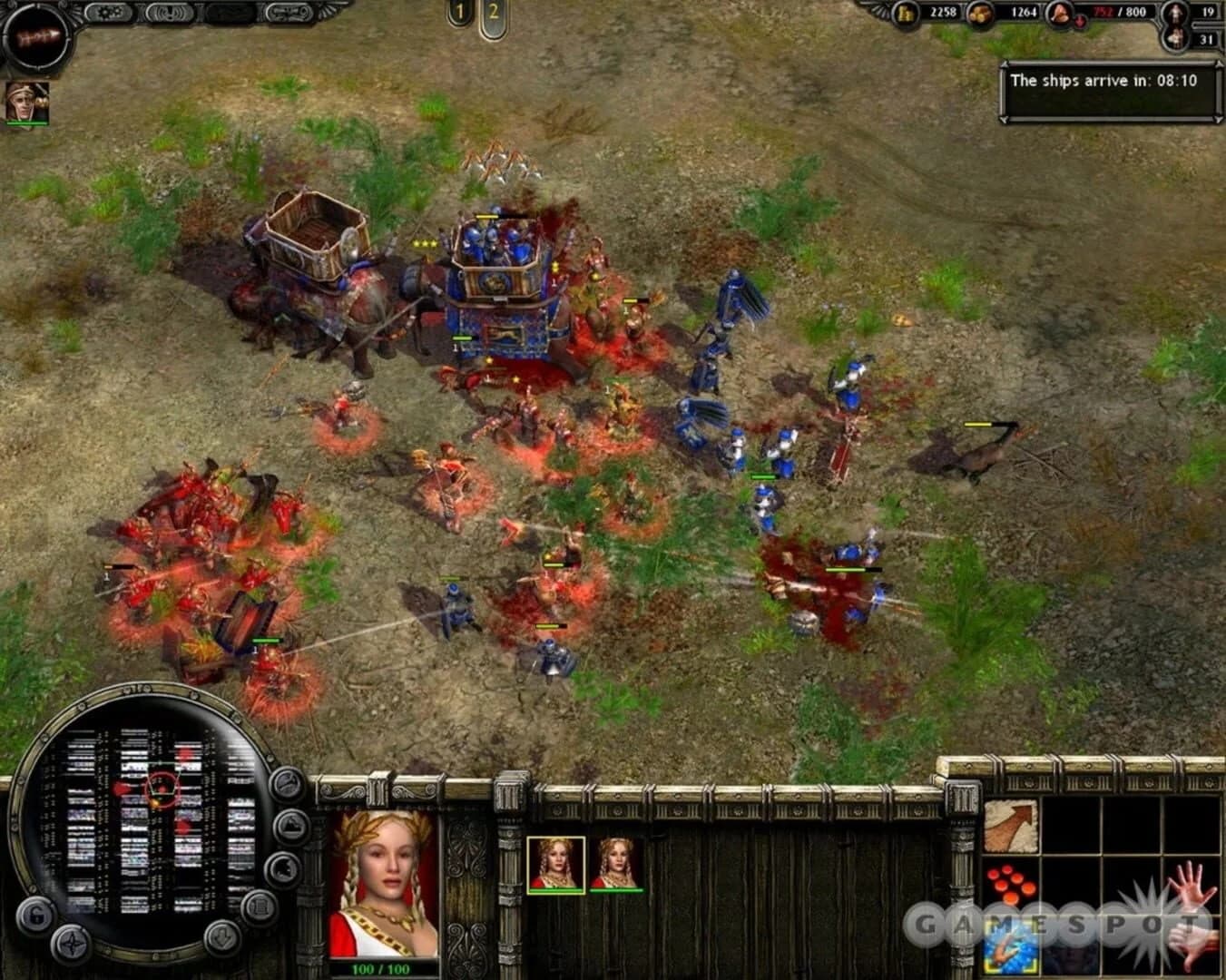Toggle the minimap lock padlock button
The width and height of the screenshot is (1226, 980).
tap(36, 915)
